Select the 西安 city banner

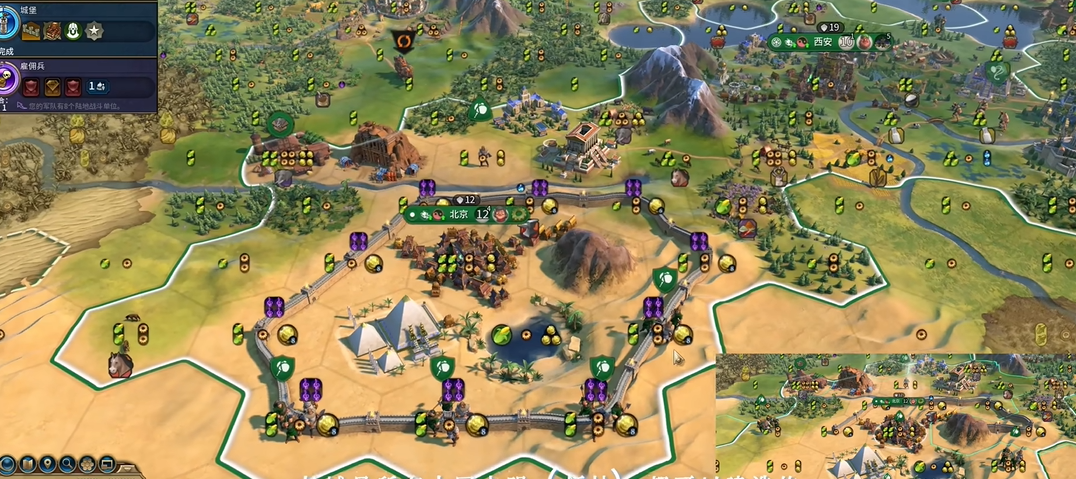tap(822, 42)
